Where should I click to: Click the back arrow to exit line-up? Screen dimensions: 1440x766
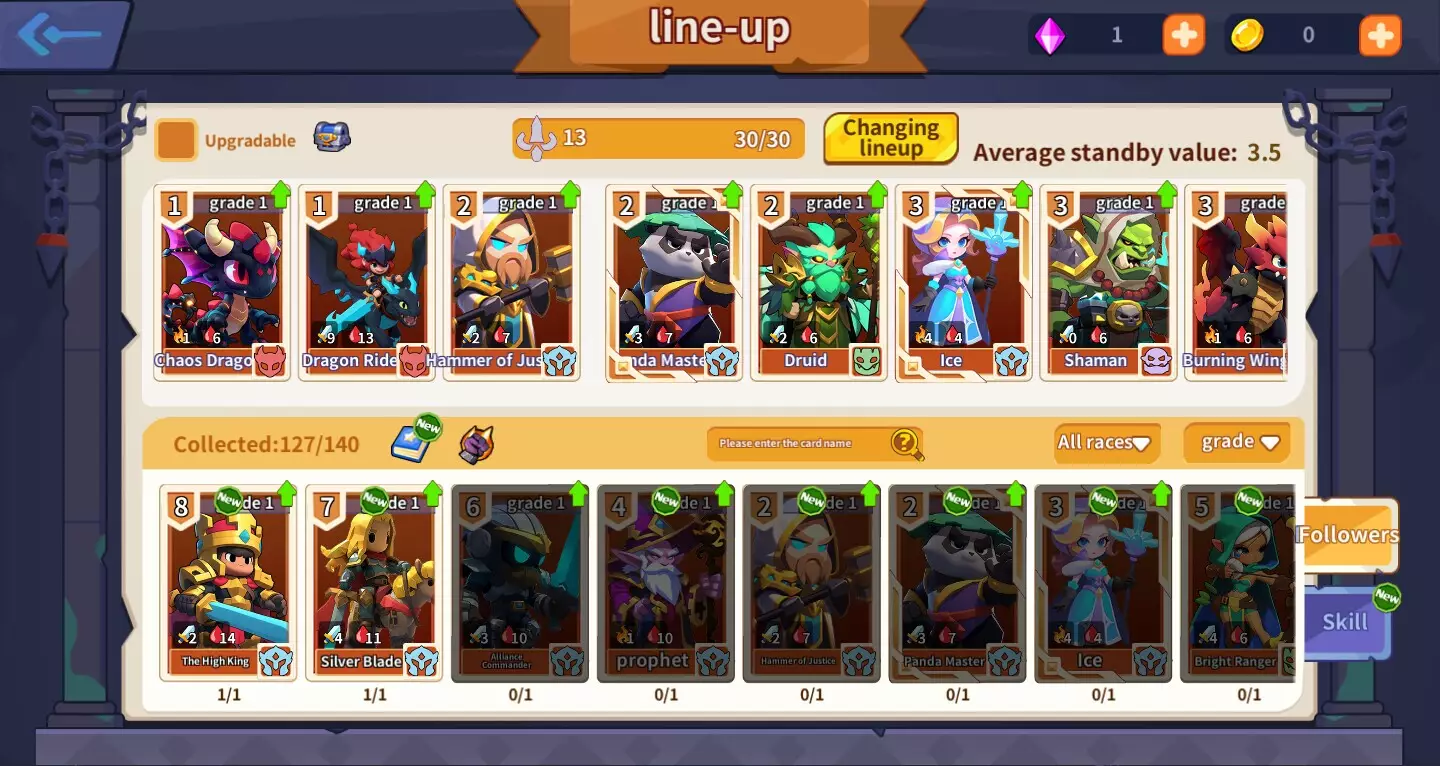pyautogui.click(x=58, y=32)
